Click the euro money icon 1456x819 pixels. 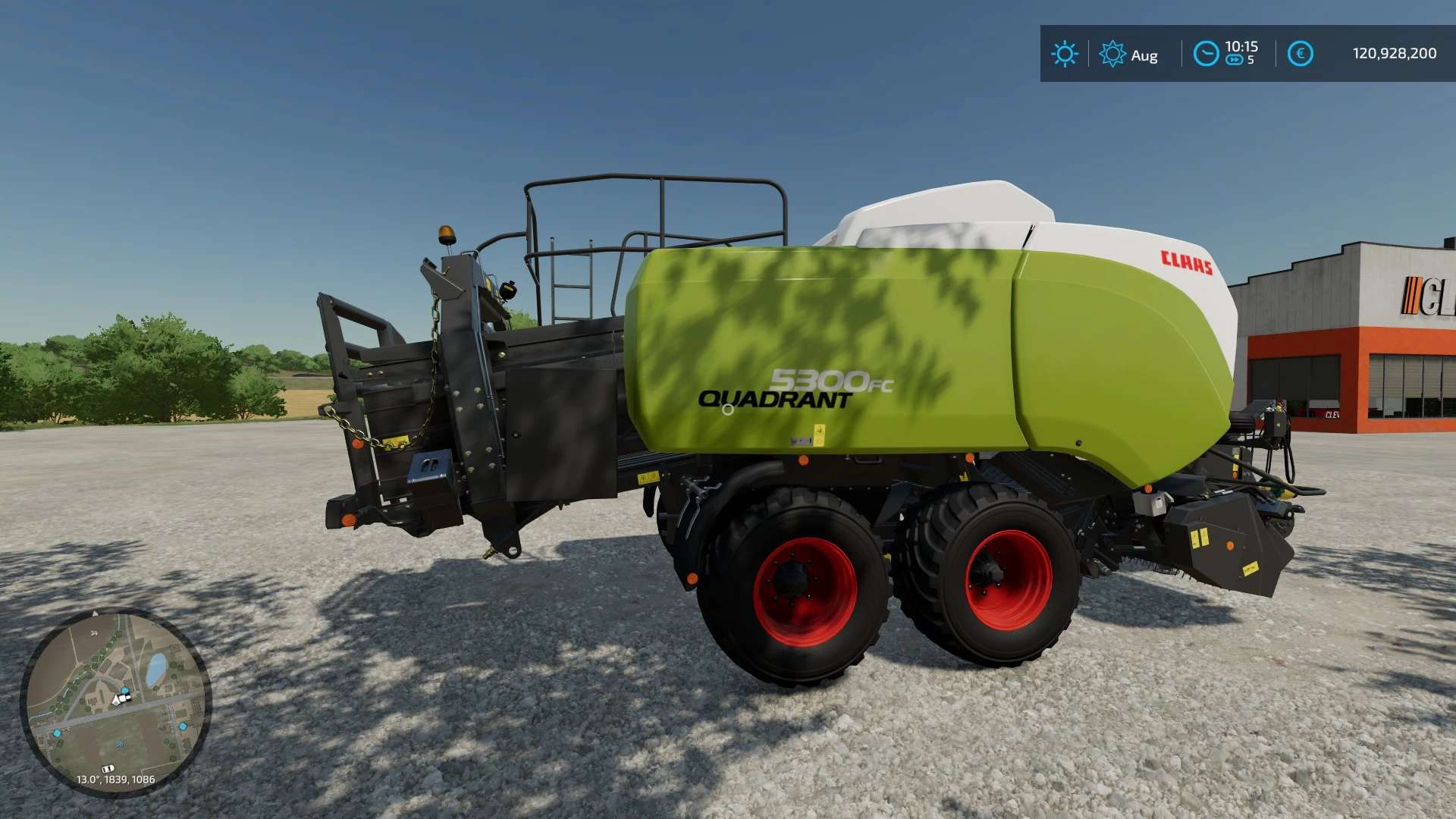click(x=1300, y=54)
